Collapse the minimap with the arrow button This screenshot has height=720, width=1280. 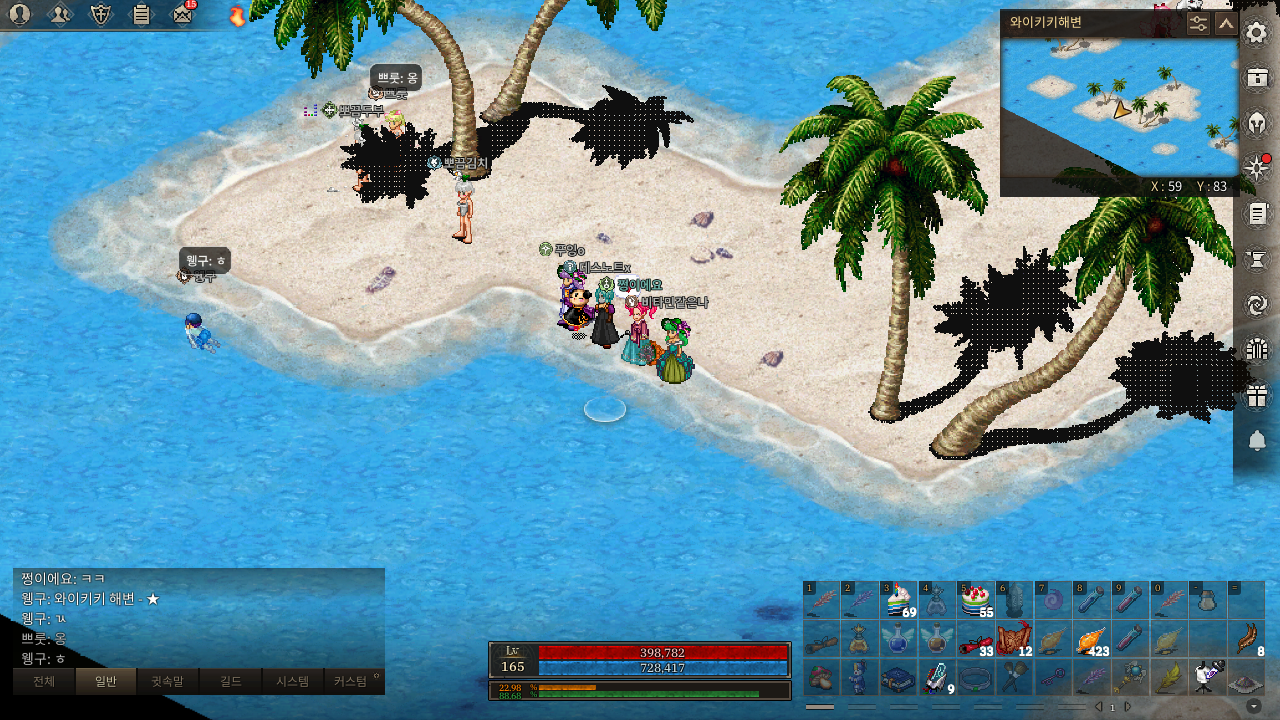click(1226, 24)
